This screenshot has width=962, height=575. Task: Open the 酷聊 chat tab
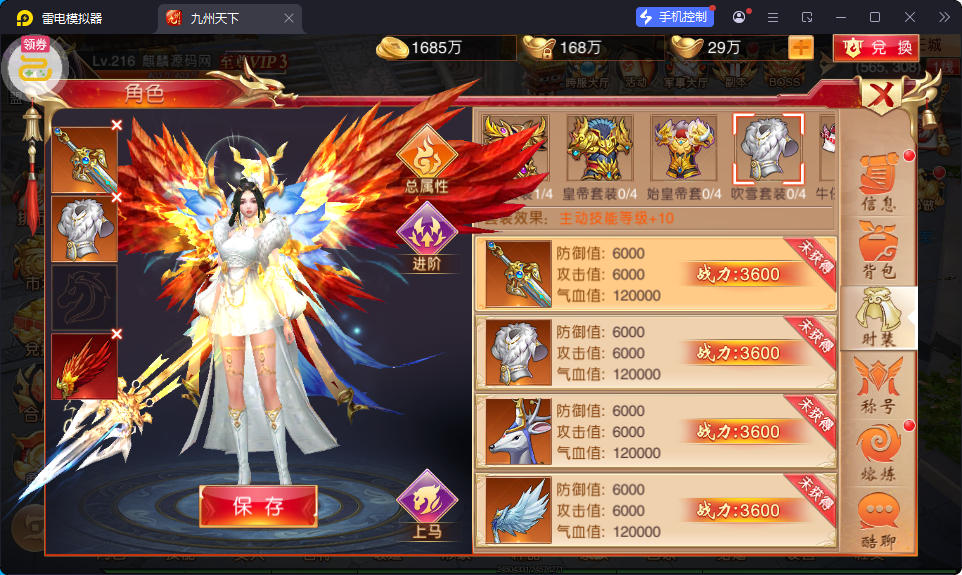click(878, 521)
